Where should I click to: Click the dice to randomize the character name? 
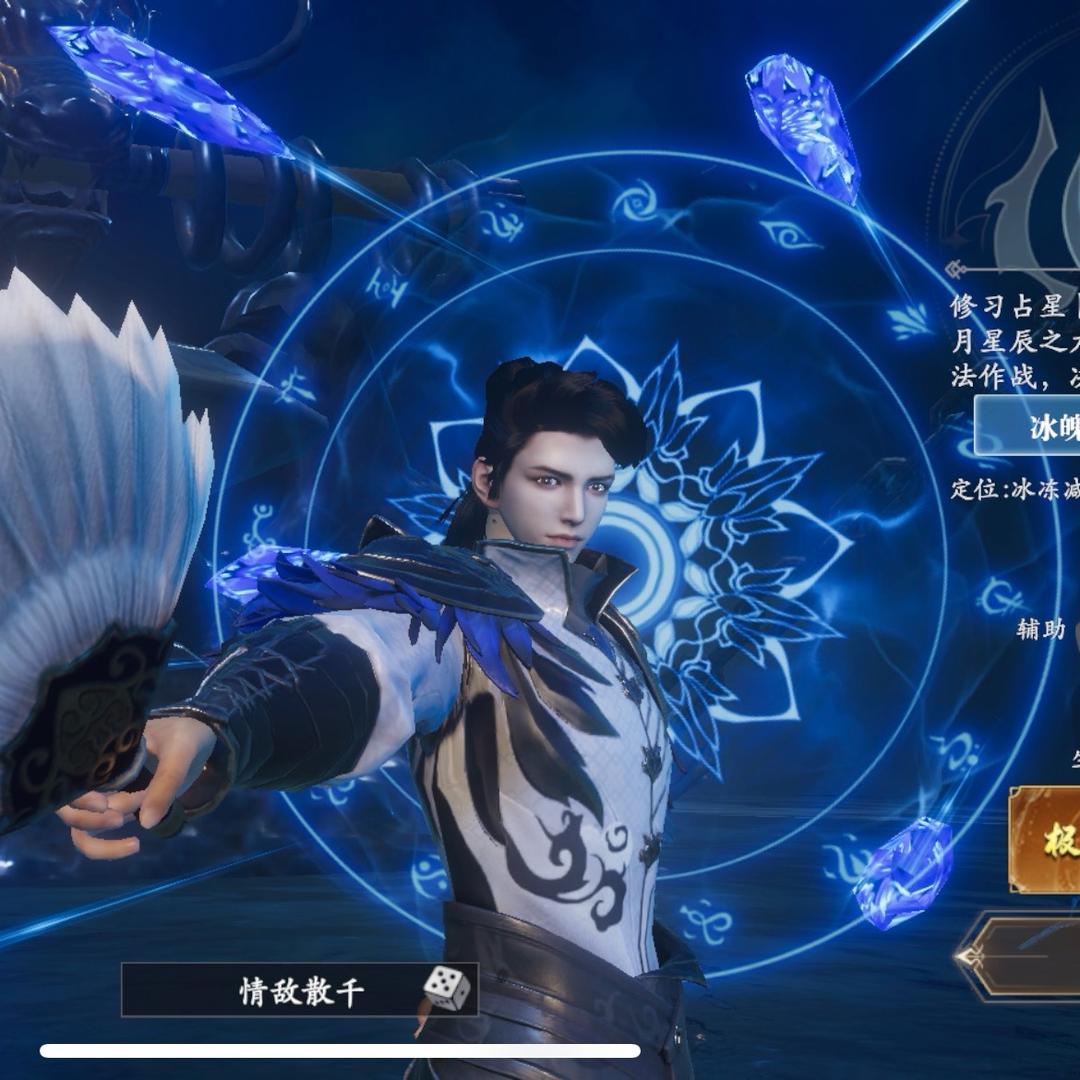click(446, 989)
